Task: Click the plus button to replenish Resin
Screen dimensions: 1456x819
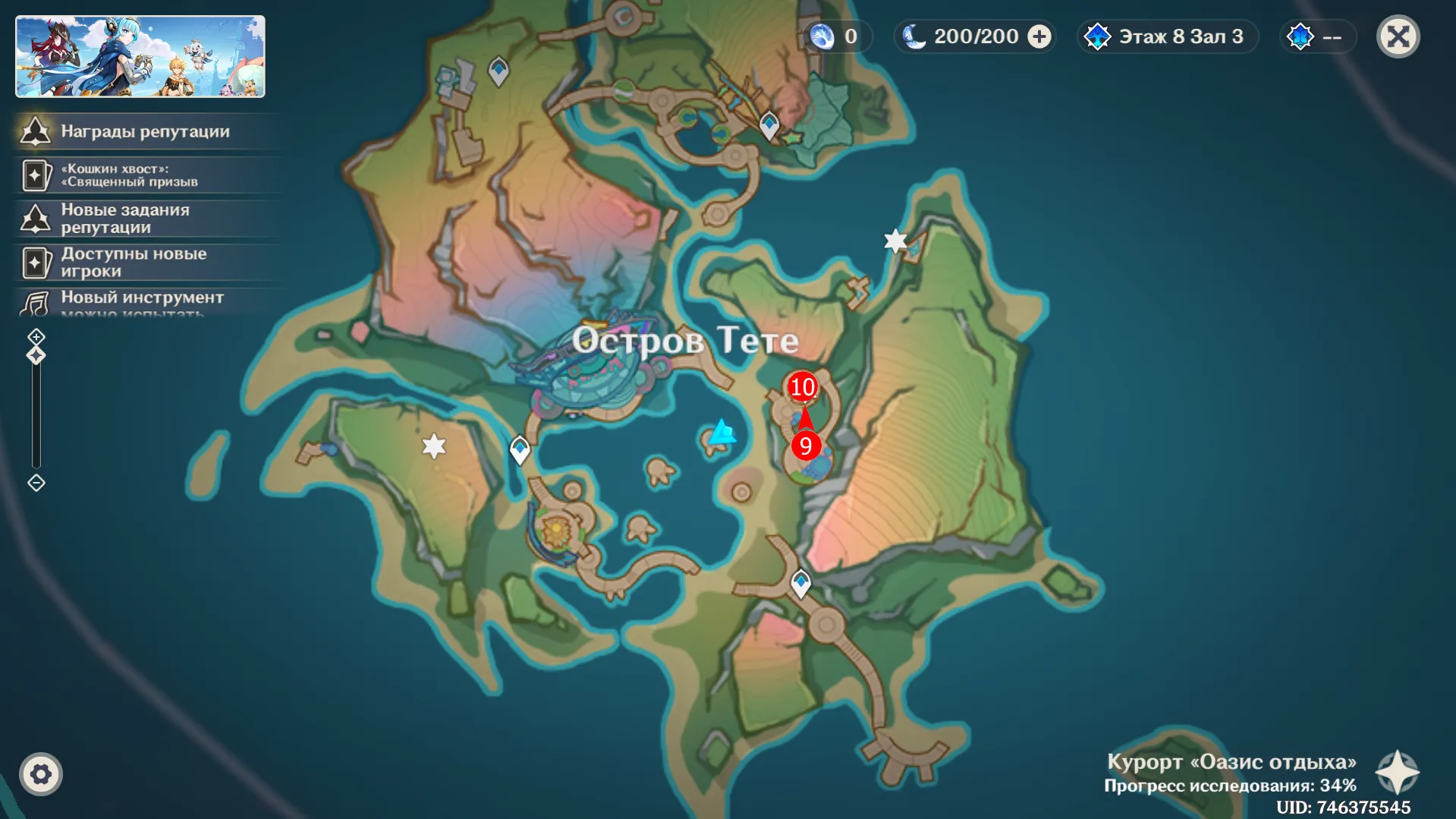Action: [x=1038, y=35]
